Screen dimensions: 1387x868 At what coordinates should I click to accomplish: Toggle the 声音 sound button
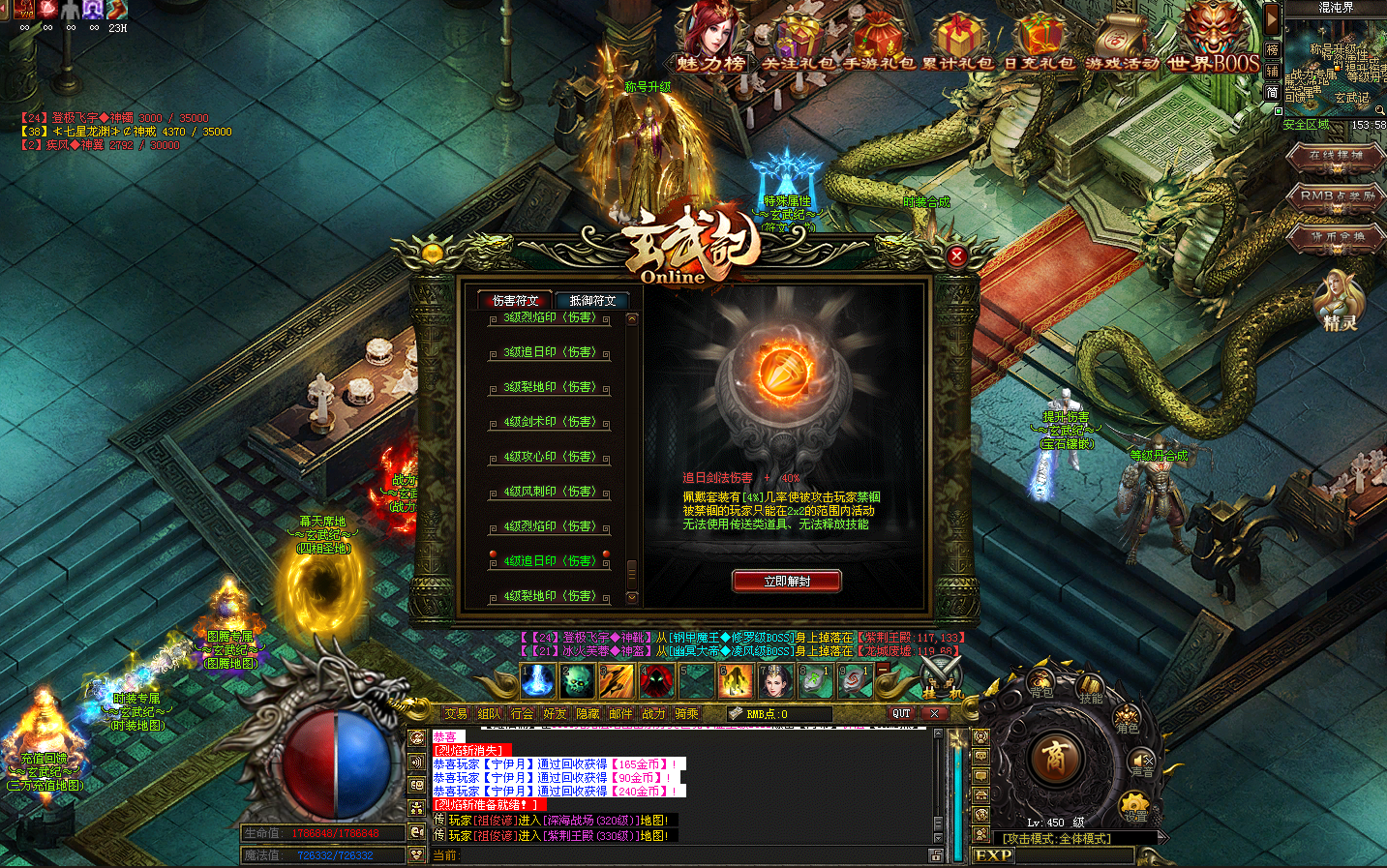click(1143, 763)
